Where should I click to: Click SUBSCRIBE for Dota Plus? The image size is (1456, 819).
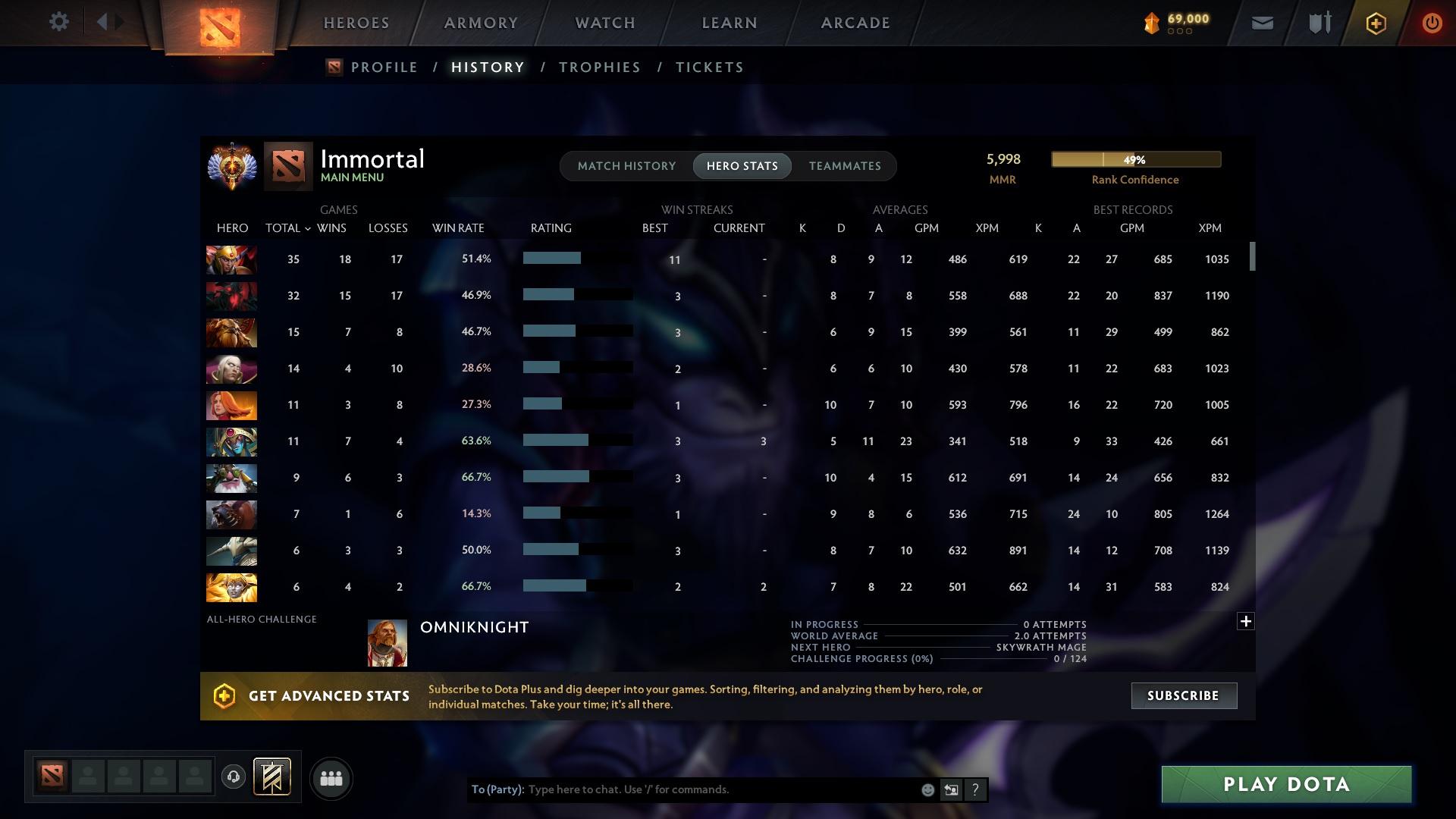pos(1183,695)
